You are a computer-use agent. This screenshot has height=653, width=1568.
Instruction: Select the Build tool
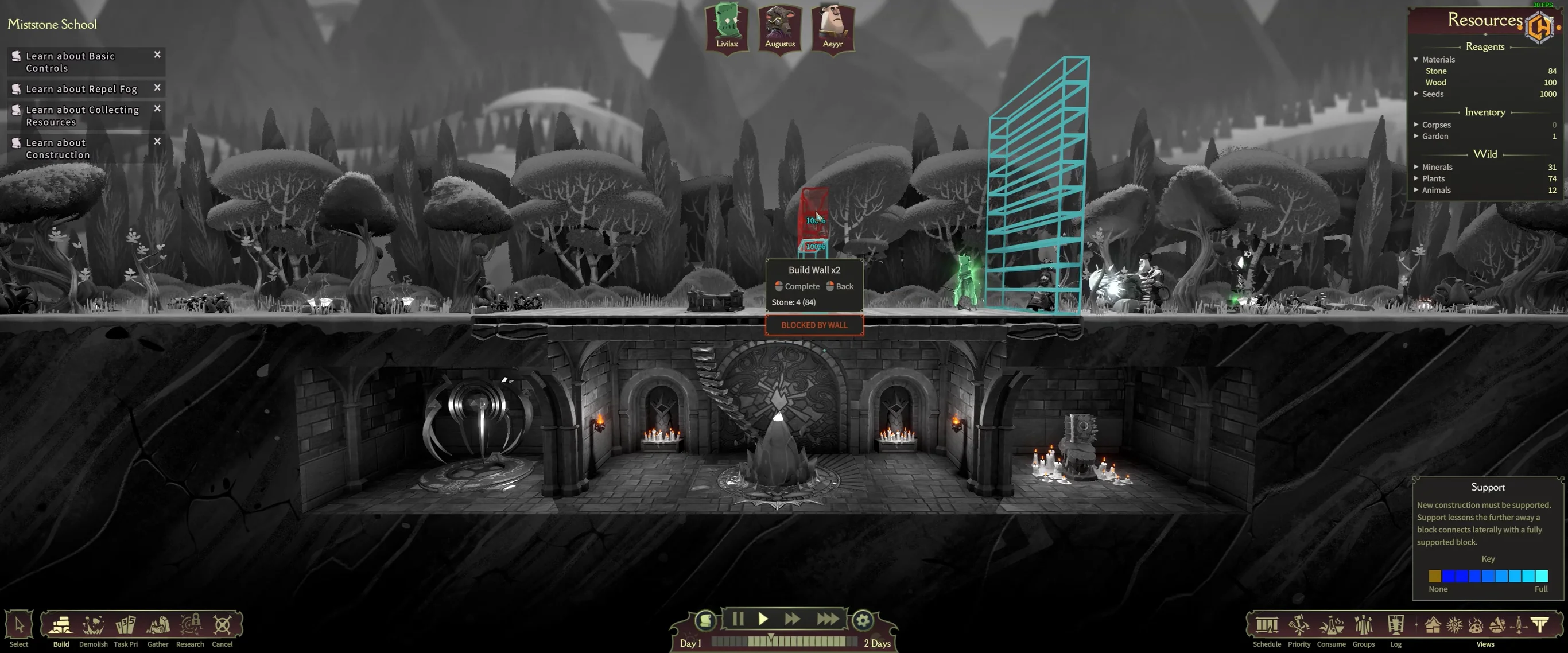click(61, 625)
